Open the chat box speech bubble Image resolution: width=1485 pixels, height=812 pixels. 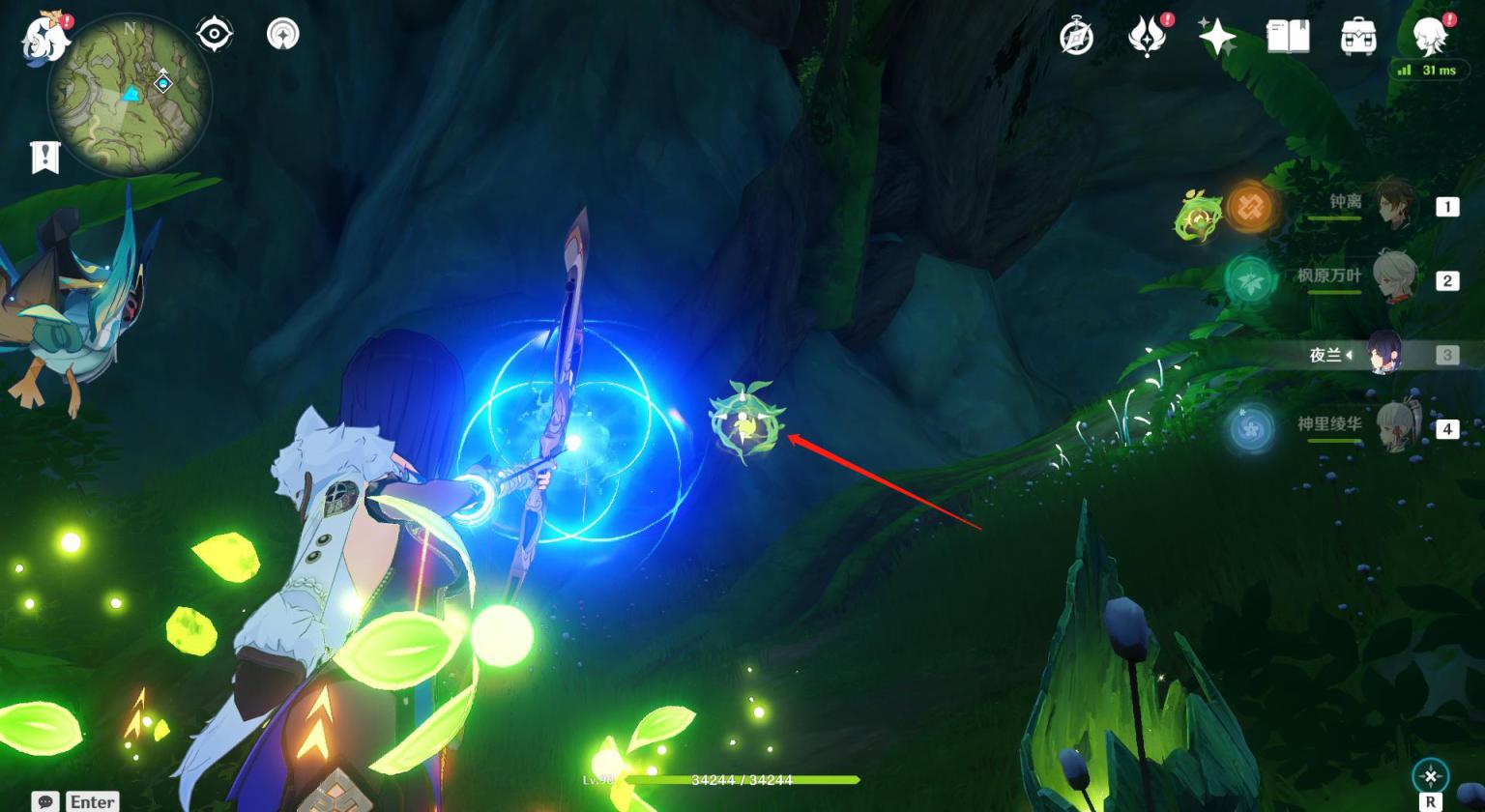[x=44, y=801]
